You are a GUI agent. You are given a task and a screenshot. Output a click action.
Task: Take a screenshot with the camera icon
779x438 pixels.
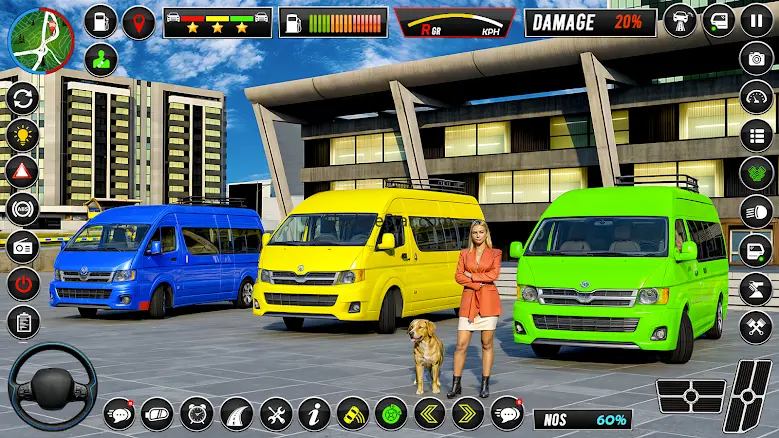pyautogui.click(x=757, y=58)
